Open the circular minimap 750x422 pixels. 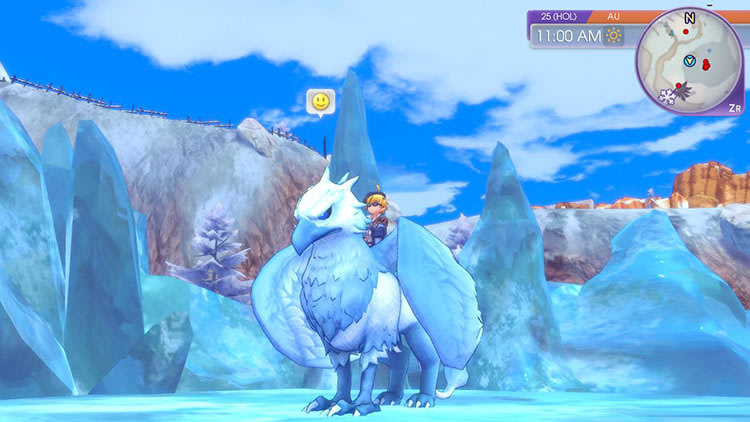click(689, 61)
